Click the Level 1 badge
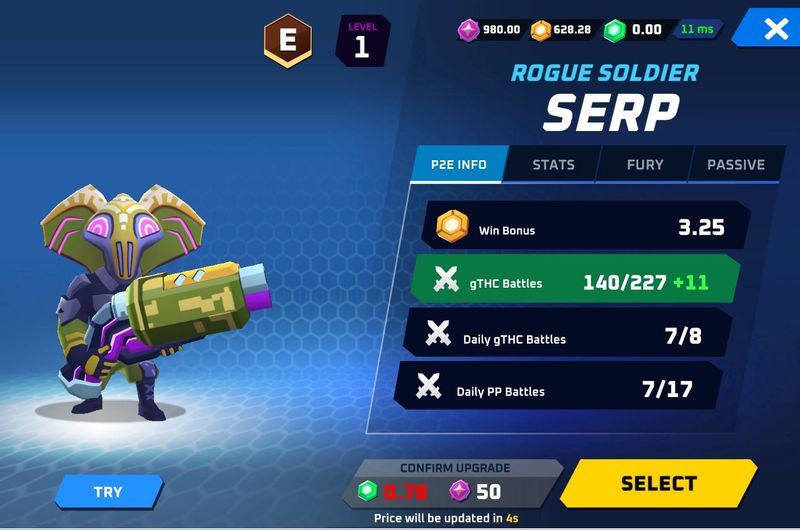This screenshot has height=530, width=800. coord(362,42)
